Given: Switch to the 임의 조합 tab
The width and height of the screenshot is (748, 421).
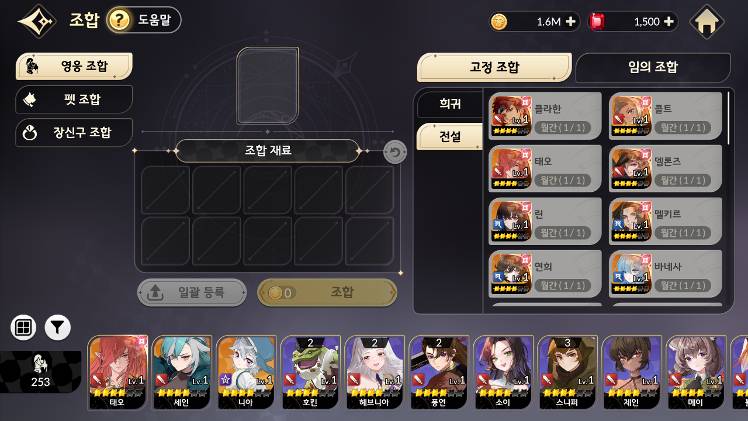Looking at the screenshot, I should tap(652, 67).
